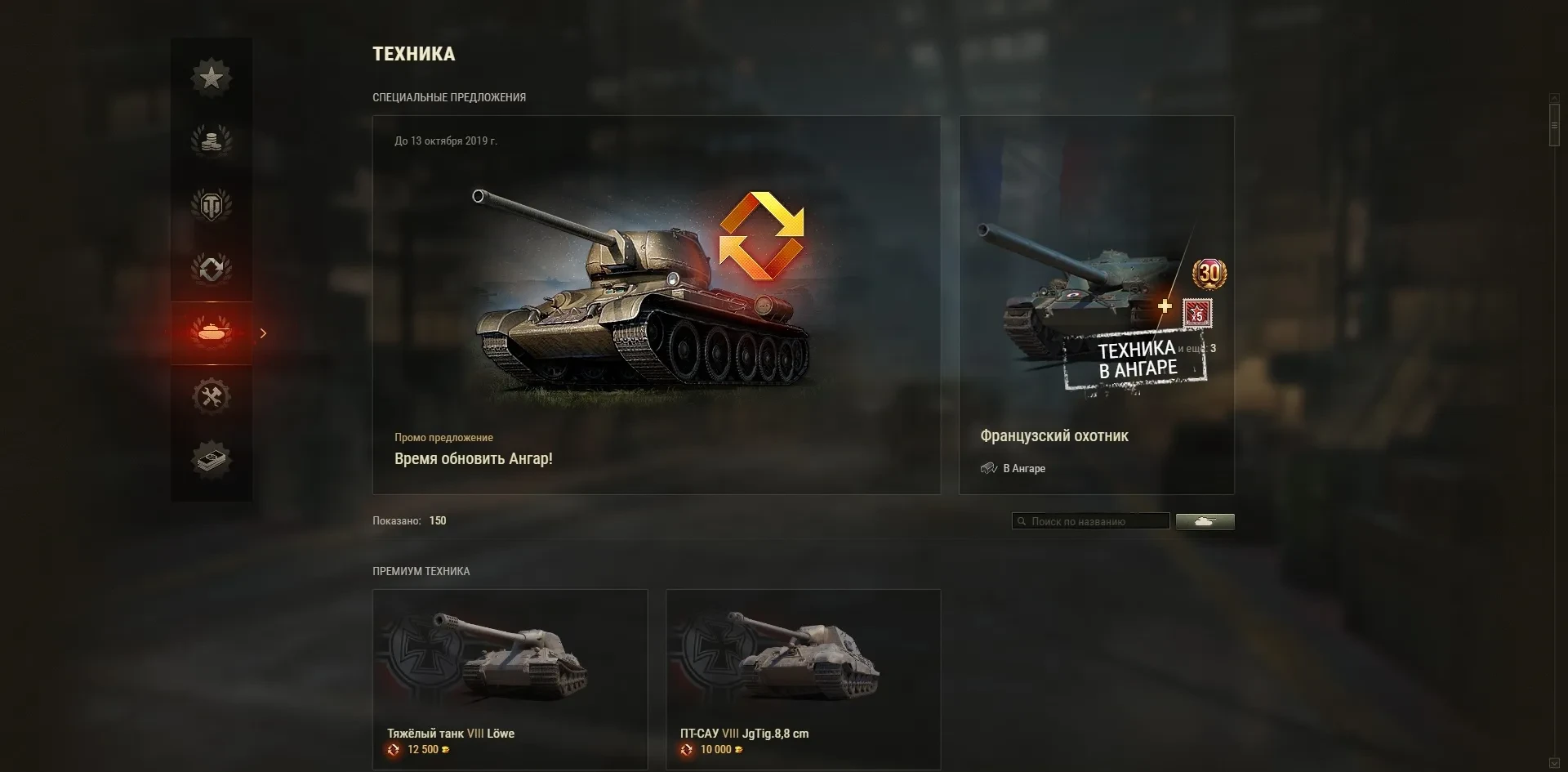Switch to the World of Tanks emblem category

coord(212,205)
